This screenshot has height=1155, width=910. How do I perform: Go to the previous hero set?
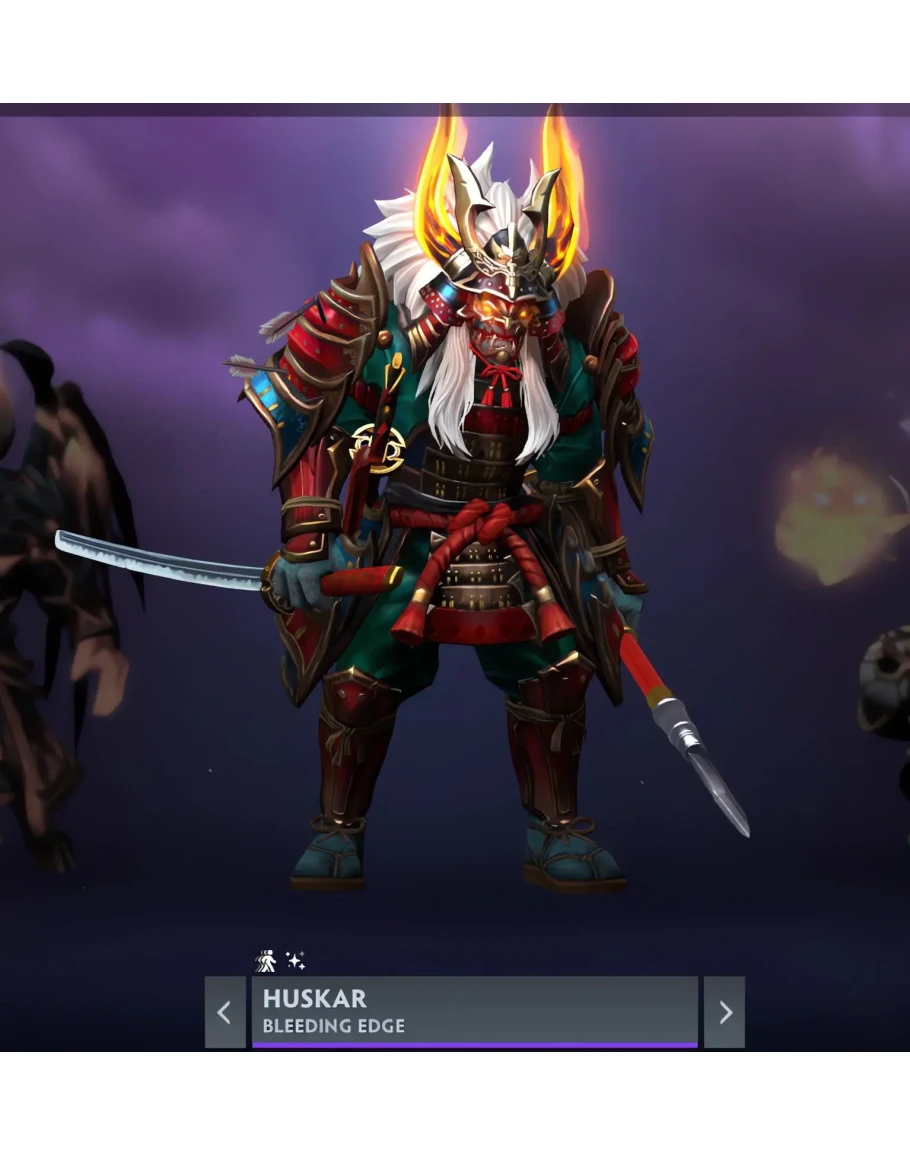(x=225, y=1012)
